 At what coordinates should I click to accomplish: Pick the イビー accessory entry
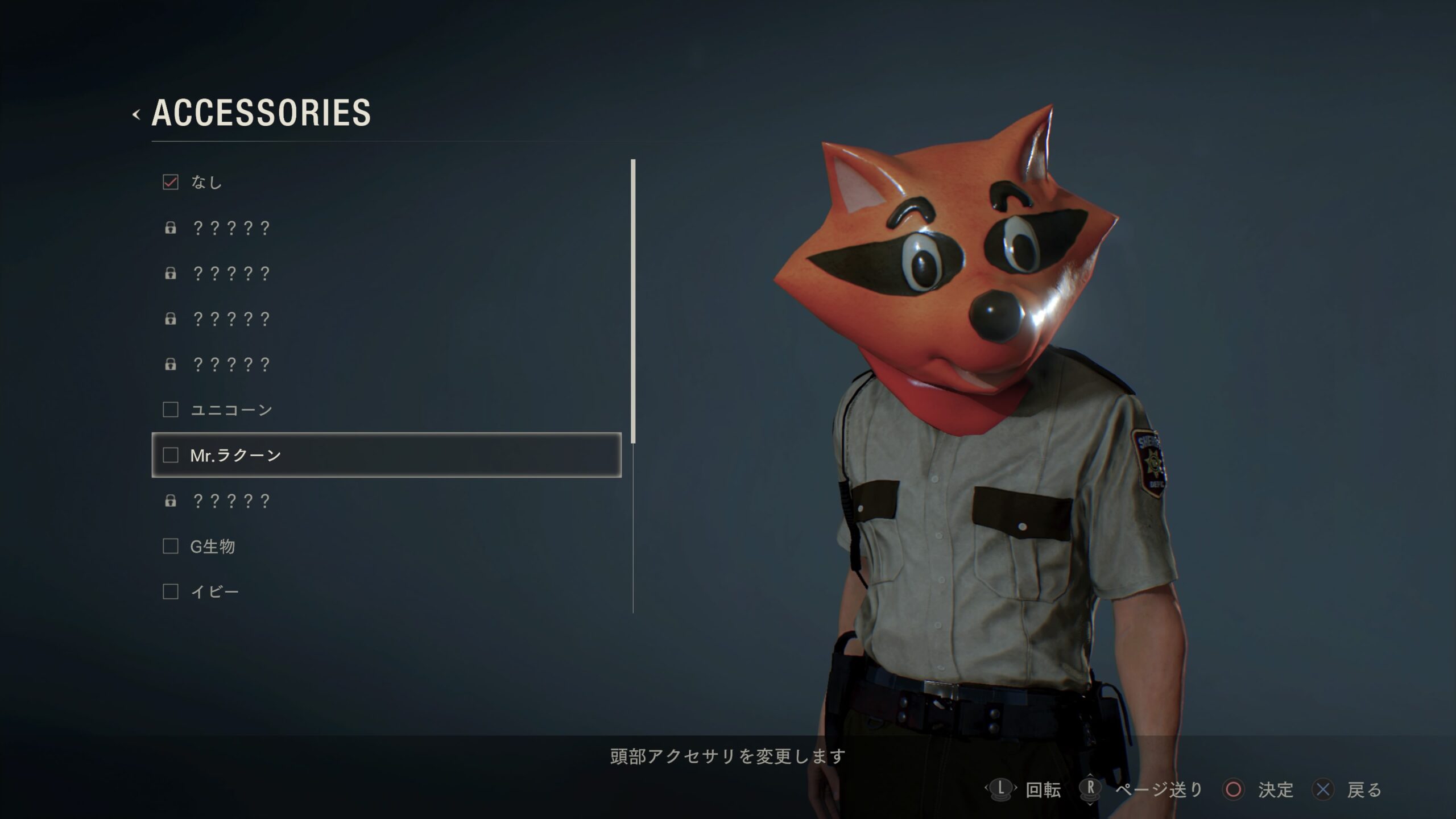click(x=214, y=591)
